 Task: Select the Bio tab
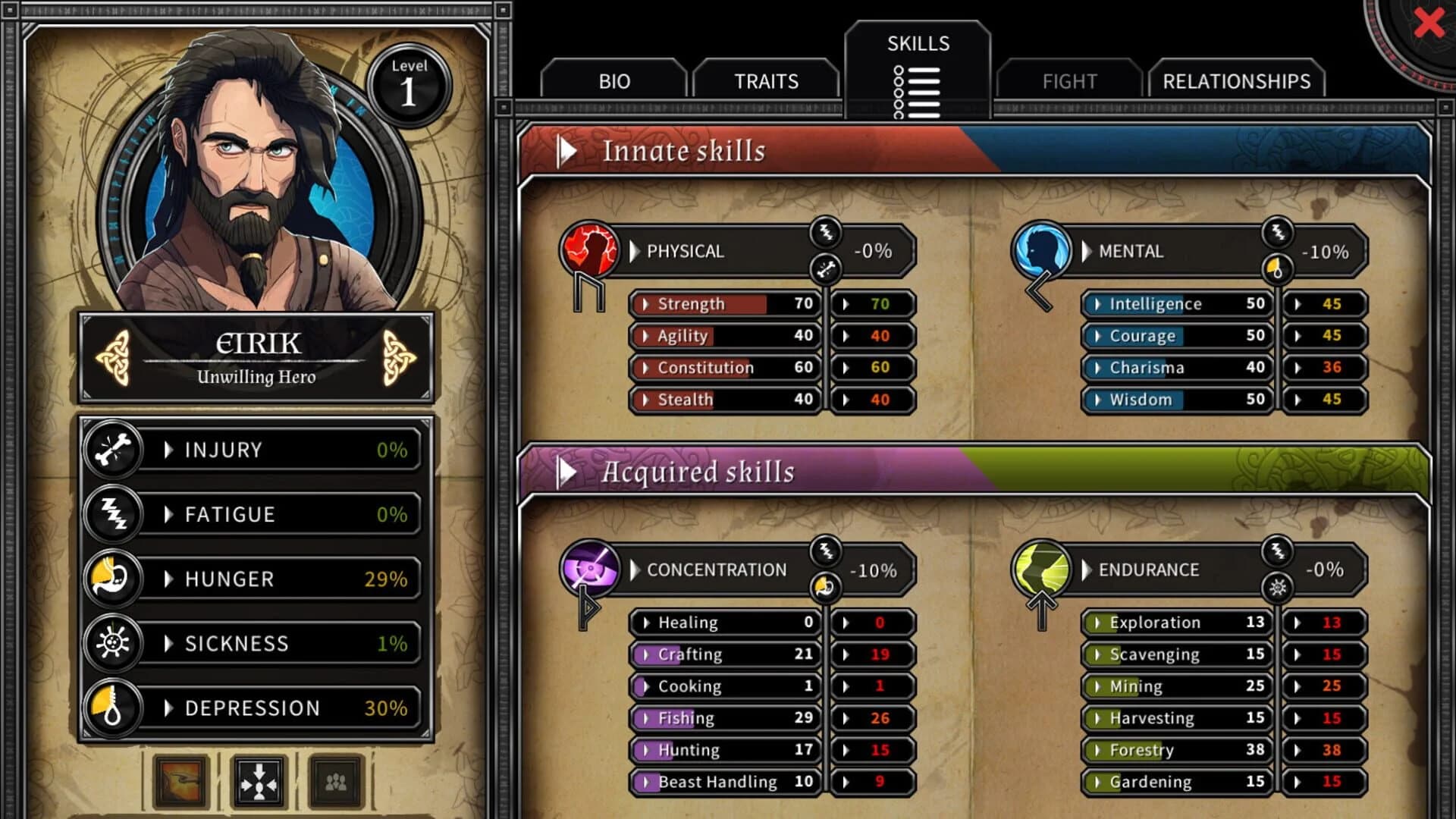click(x=616, y=80)
